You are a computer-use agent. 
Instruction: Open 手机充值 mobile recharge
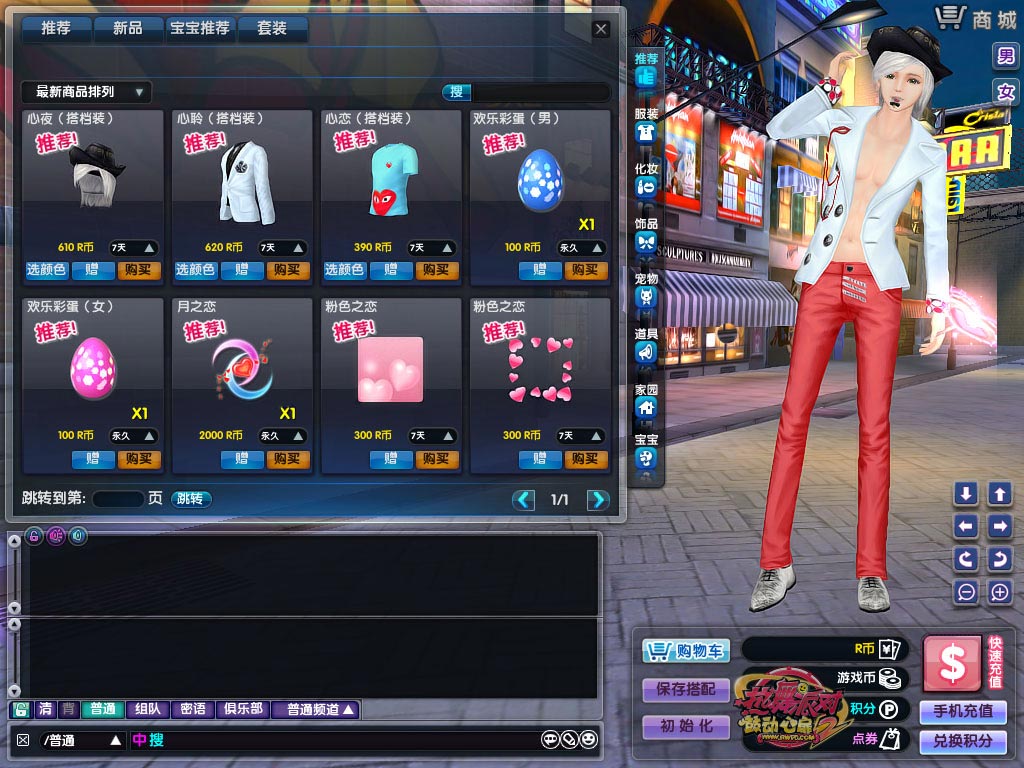962,711
